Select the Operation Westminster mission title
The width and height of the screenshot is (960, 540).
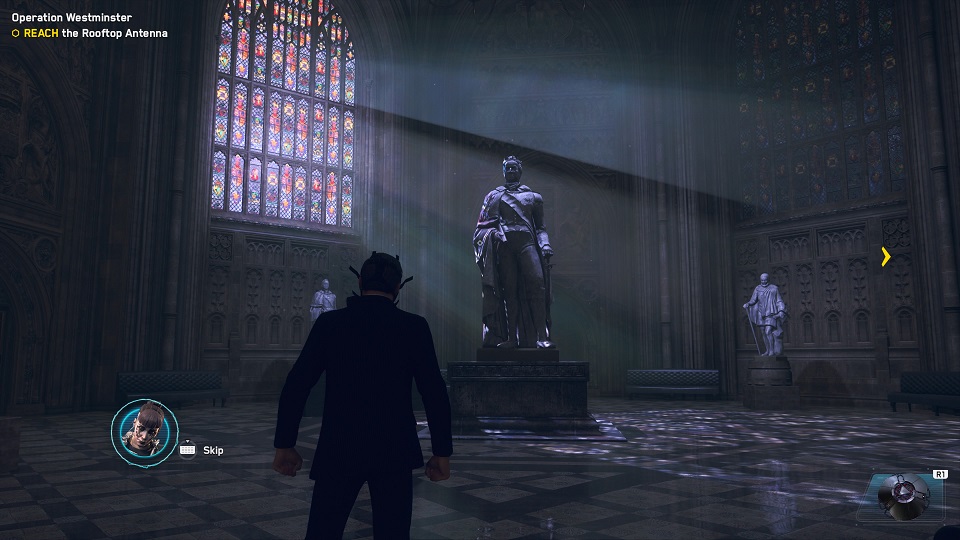[x=71, y=18]
